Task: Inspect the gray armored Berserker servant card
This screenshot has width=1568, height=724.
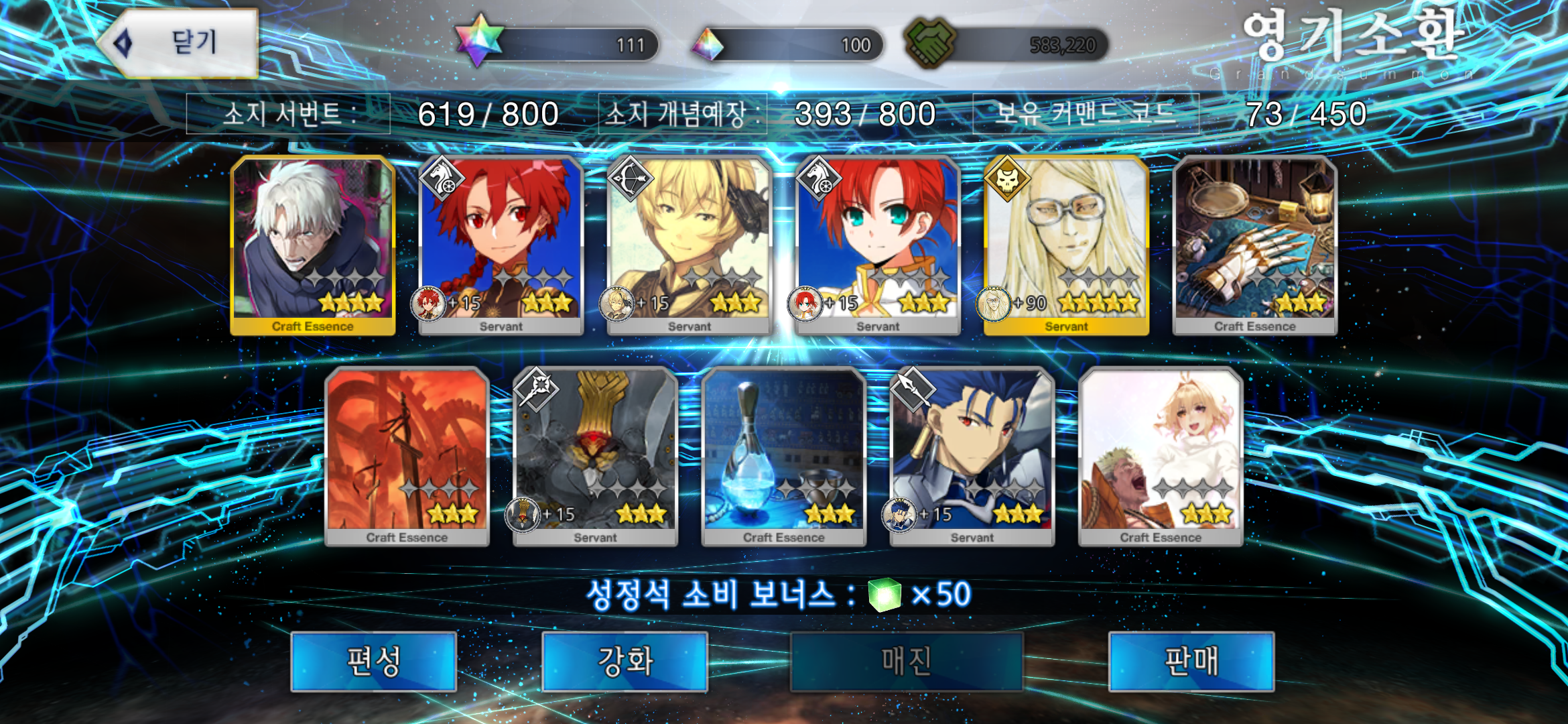Action: 595,456
